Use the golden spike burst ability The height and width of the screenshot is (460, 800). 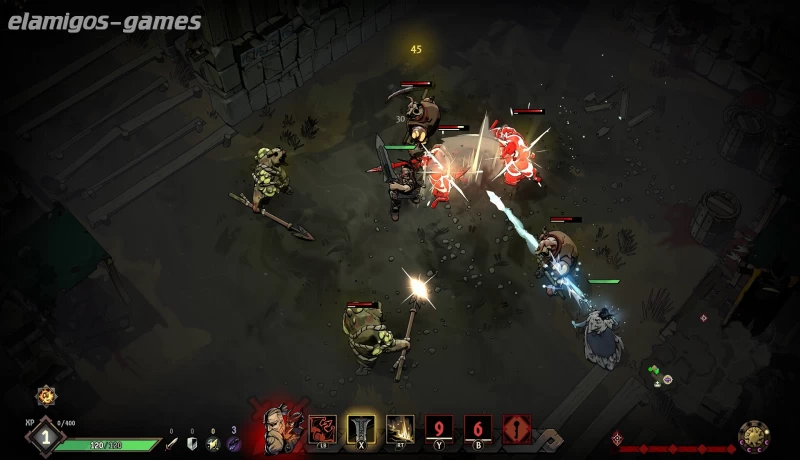400,429
